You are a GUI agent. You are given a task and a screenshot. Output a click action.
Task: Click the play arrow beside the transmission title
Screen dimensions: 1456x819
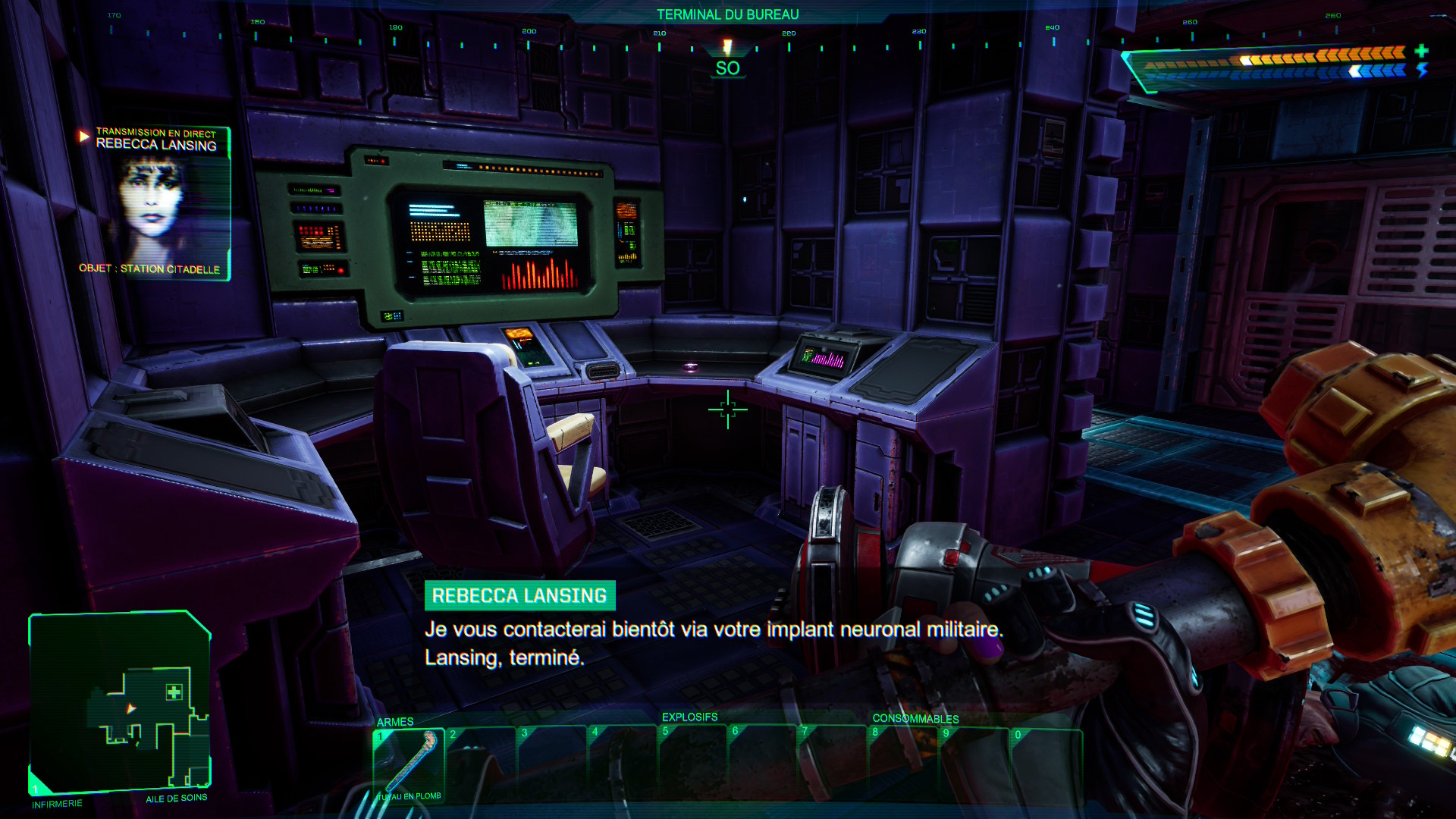point(84,136)
